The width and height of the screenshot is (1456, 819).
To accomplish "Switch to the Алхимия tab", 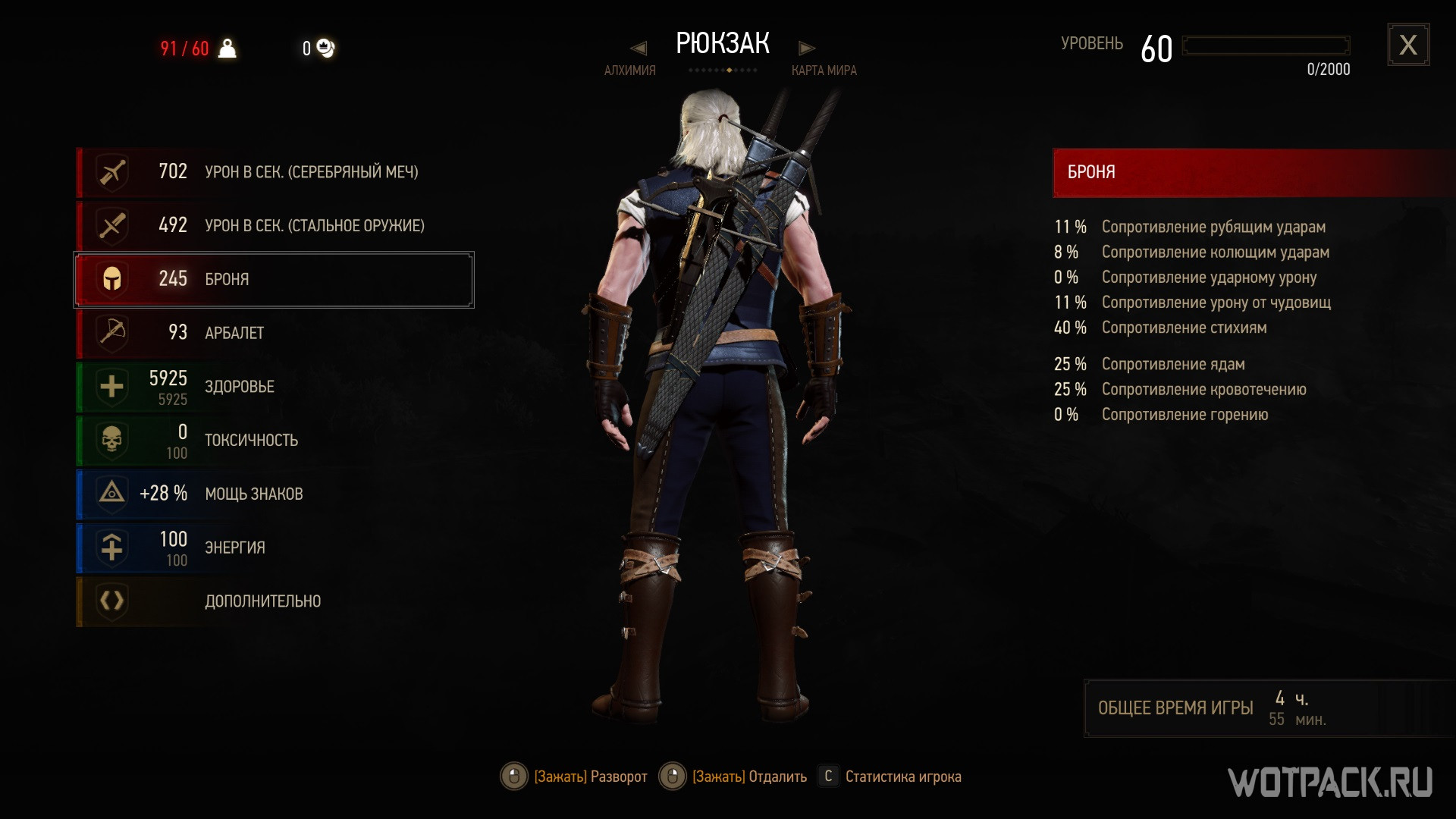I will pos(629,71).
